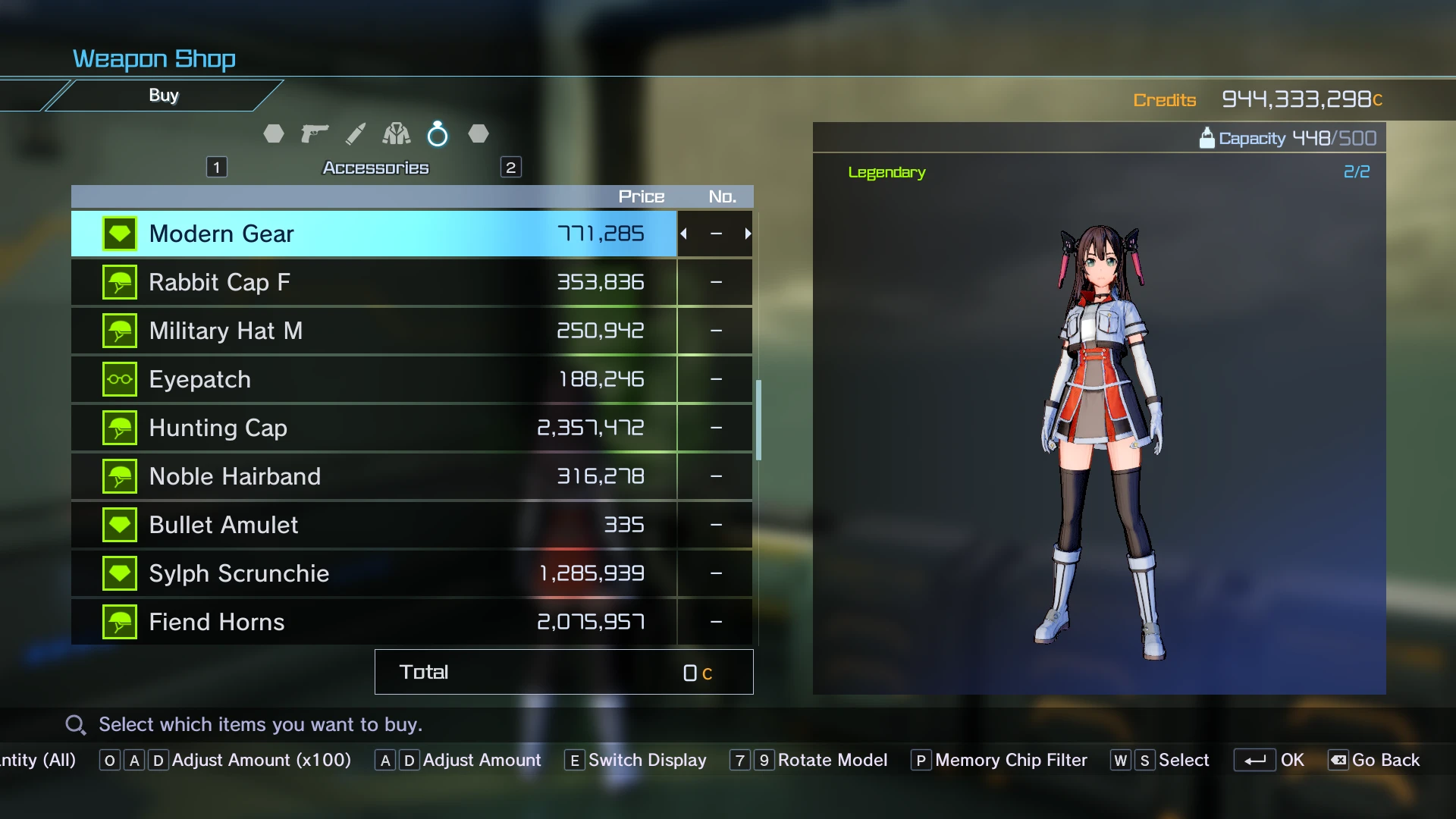
Task: Decrease the Modern Gear purchase amount
Action: pyautogui.click(x=684, y=234)
